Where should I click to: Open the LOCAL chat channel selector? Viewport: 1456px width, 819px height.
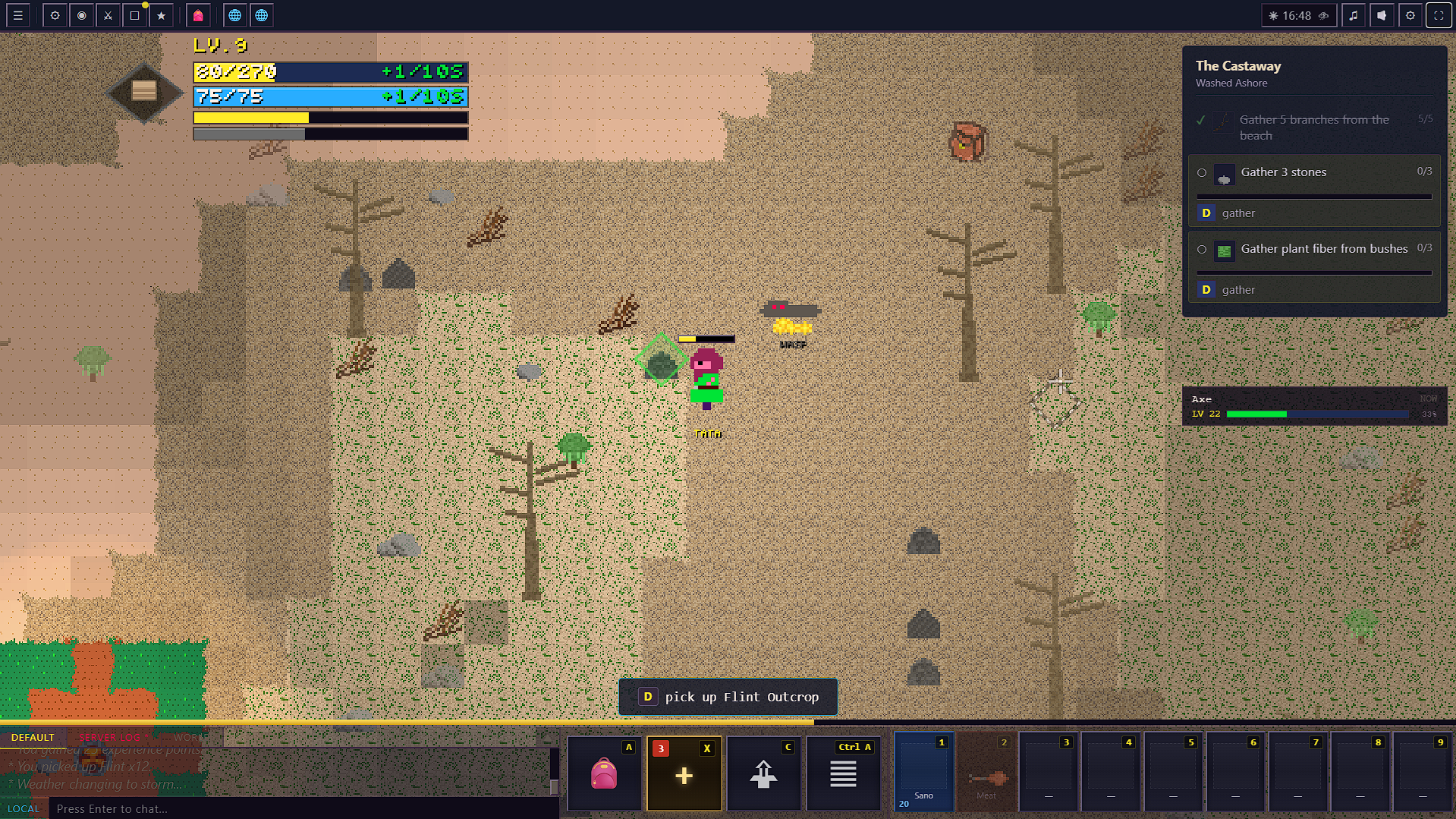click(x=24, y=808)
